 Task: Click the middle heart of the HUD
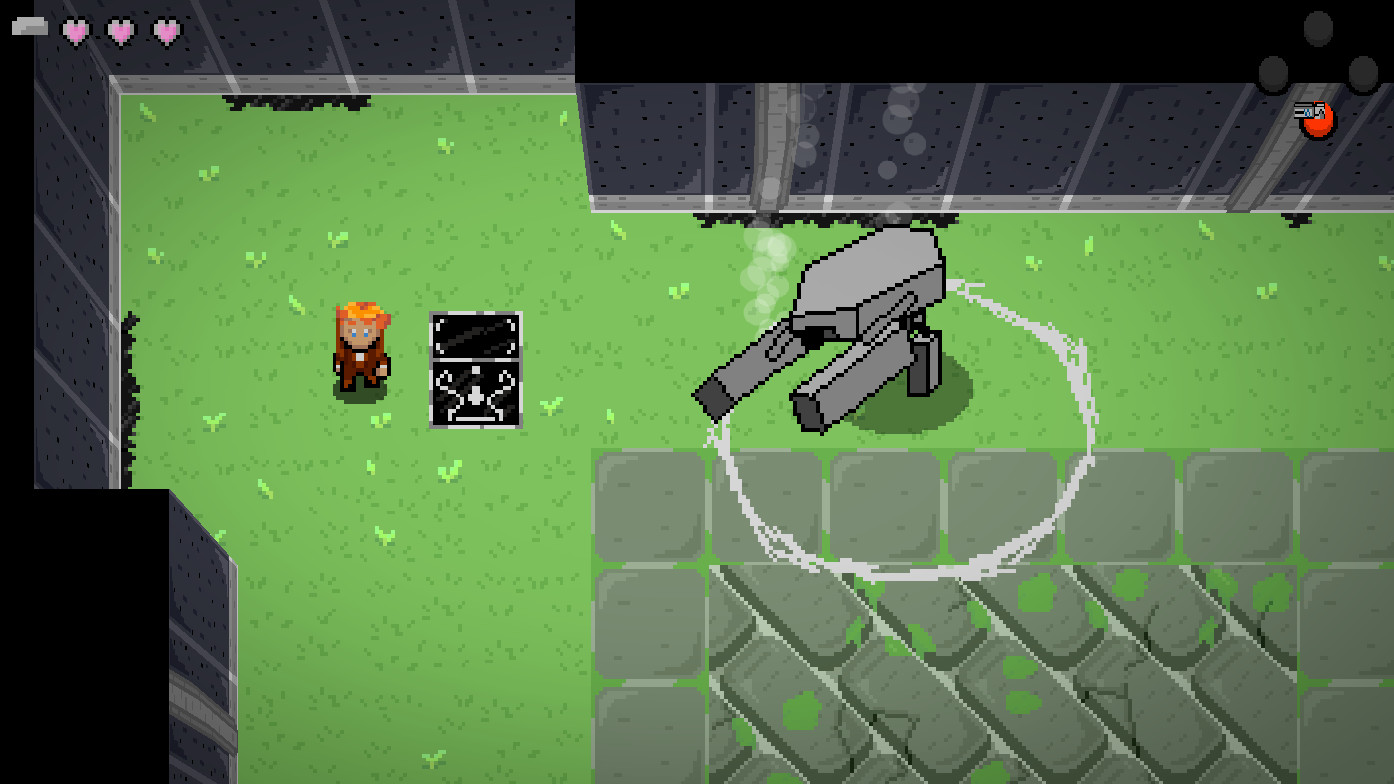pos(120,30)
